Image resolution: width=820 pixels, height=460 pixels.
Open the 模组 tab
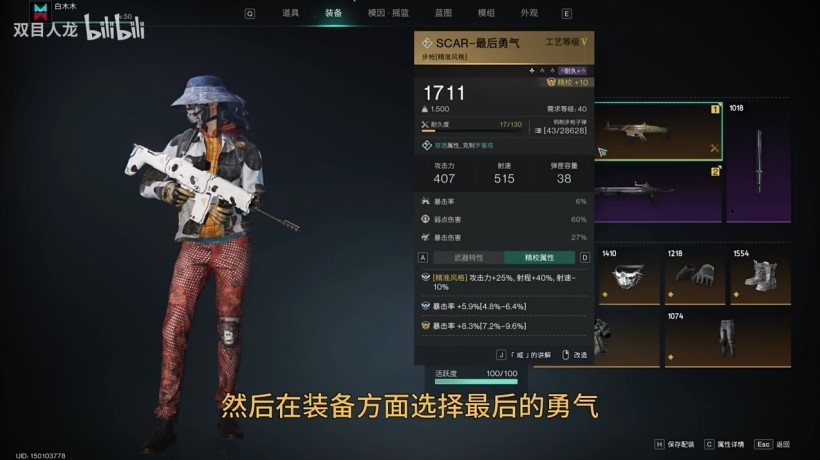coord(486,13)
